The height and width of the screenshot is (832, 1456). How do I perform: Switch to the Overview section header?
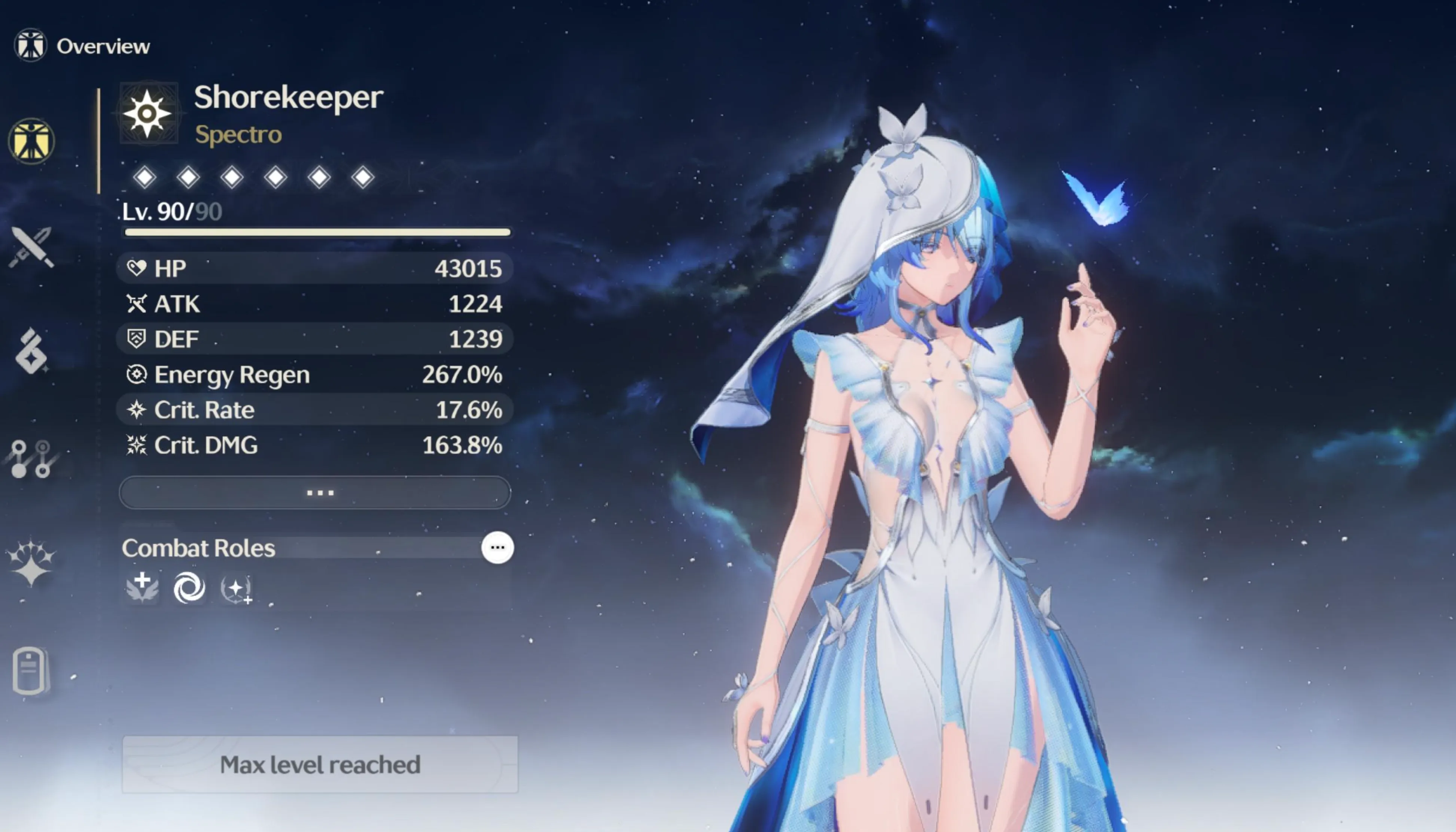pos(103,46)
